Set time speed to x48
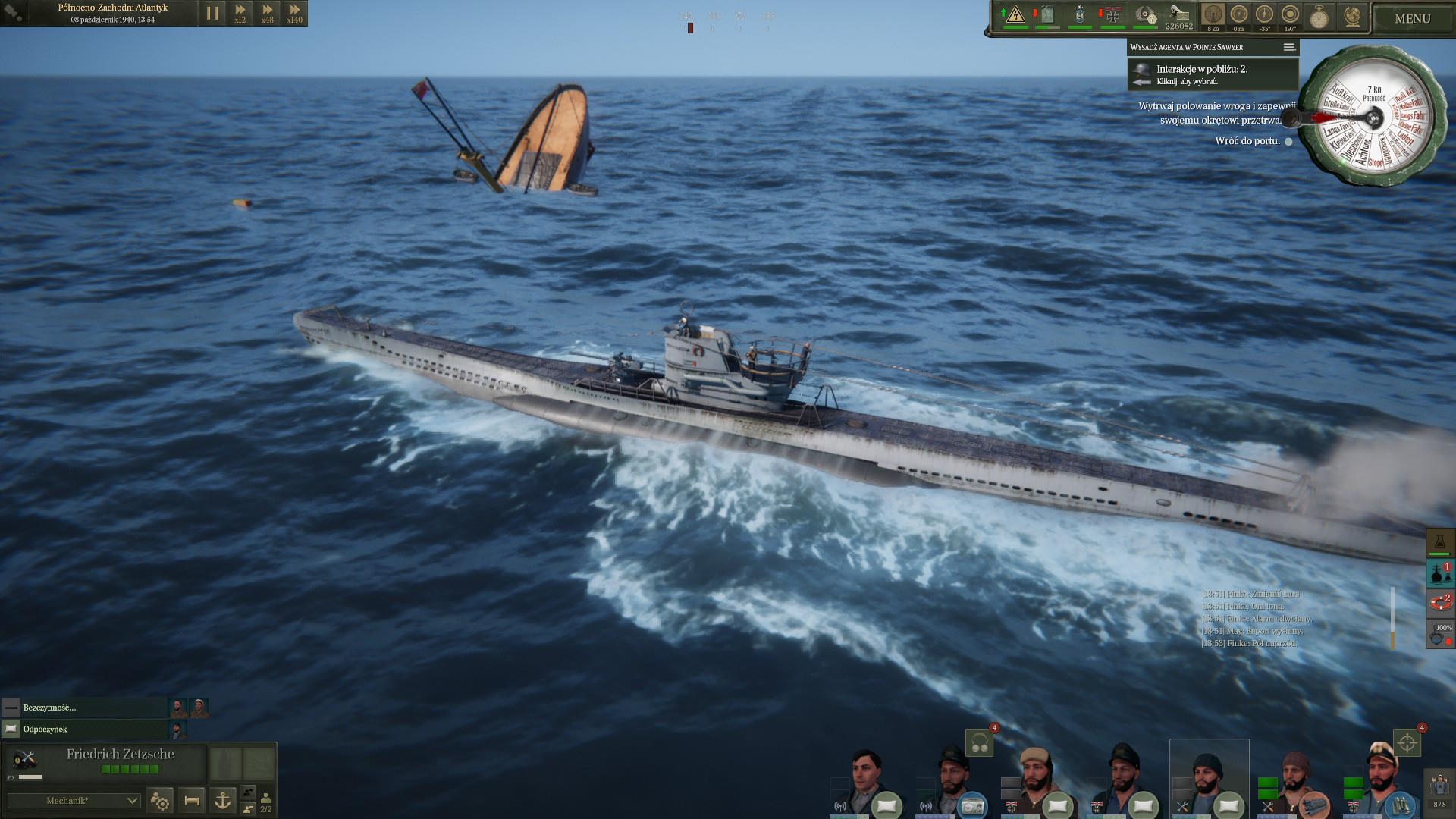 click(267, 14)
